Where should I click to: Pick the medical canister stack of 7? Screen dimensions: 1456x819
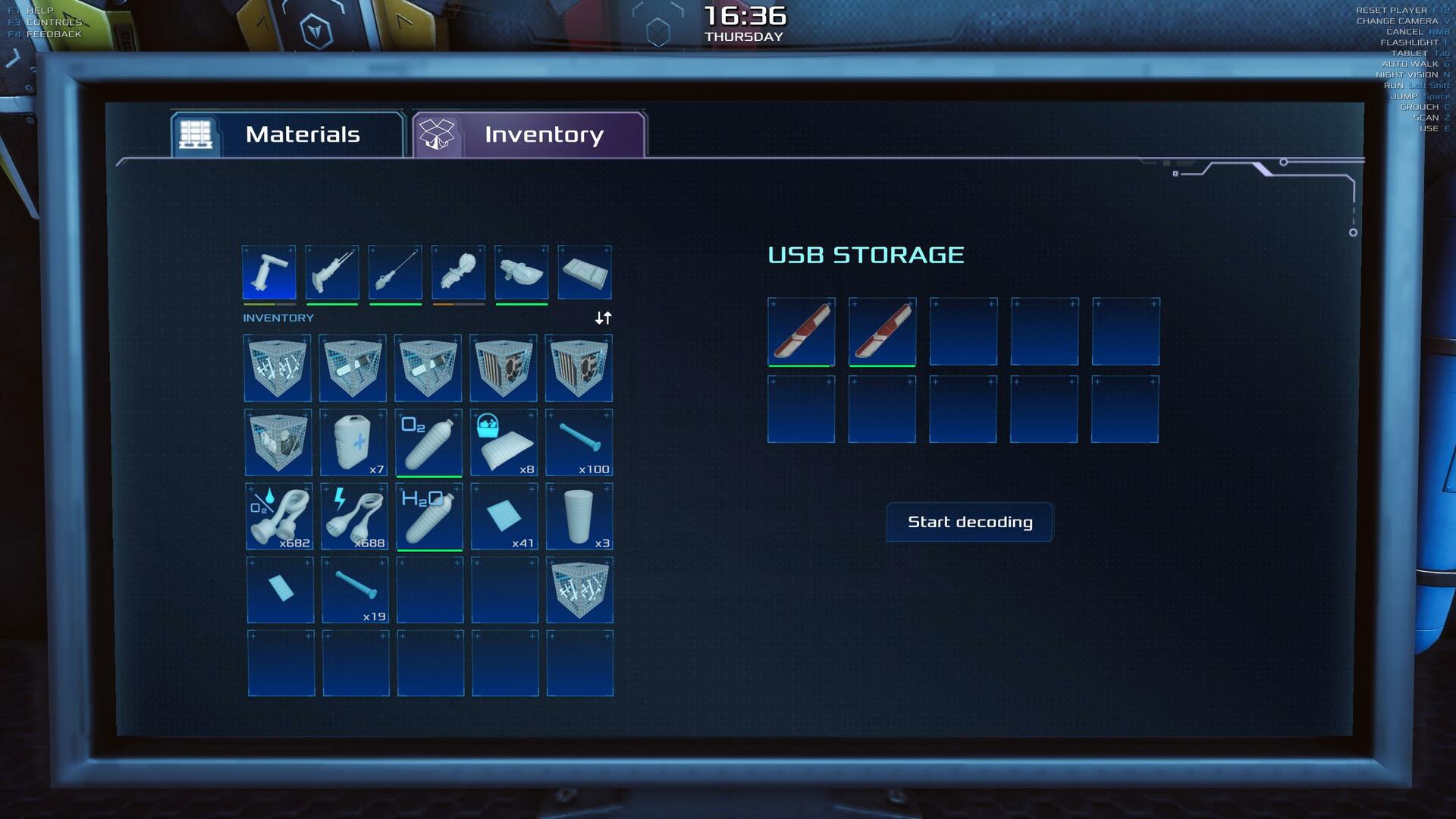point(354,443)
